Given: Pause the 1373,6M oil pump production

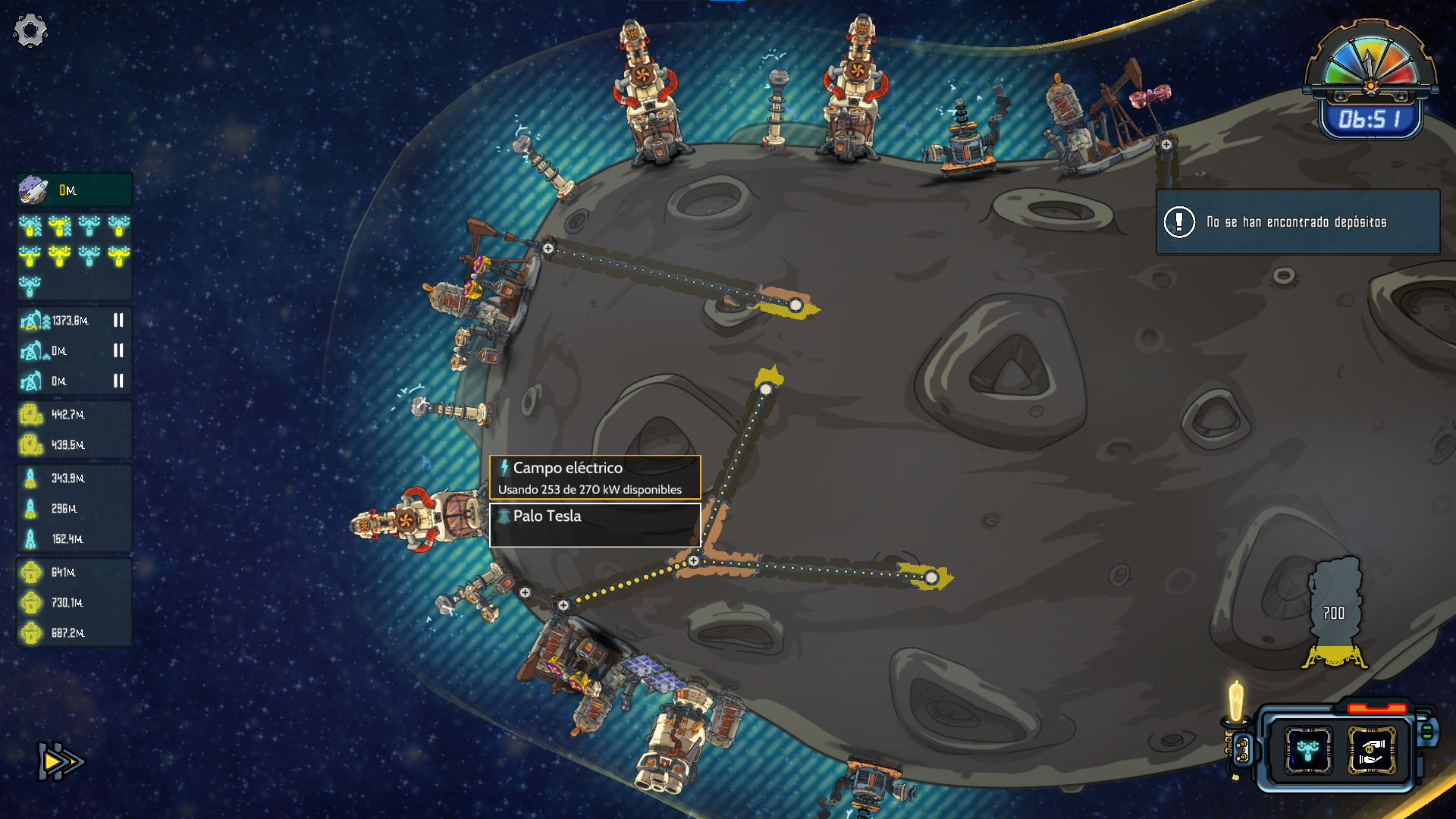Looking at the screenshot, I should 118,320.
